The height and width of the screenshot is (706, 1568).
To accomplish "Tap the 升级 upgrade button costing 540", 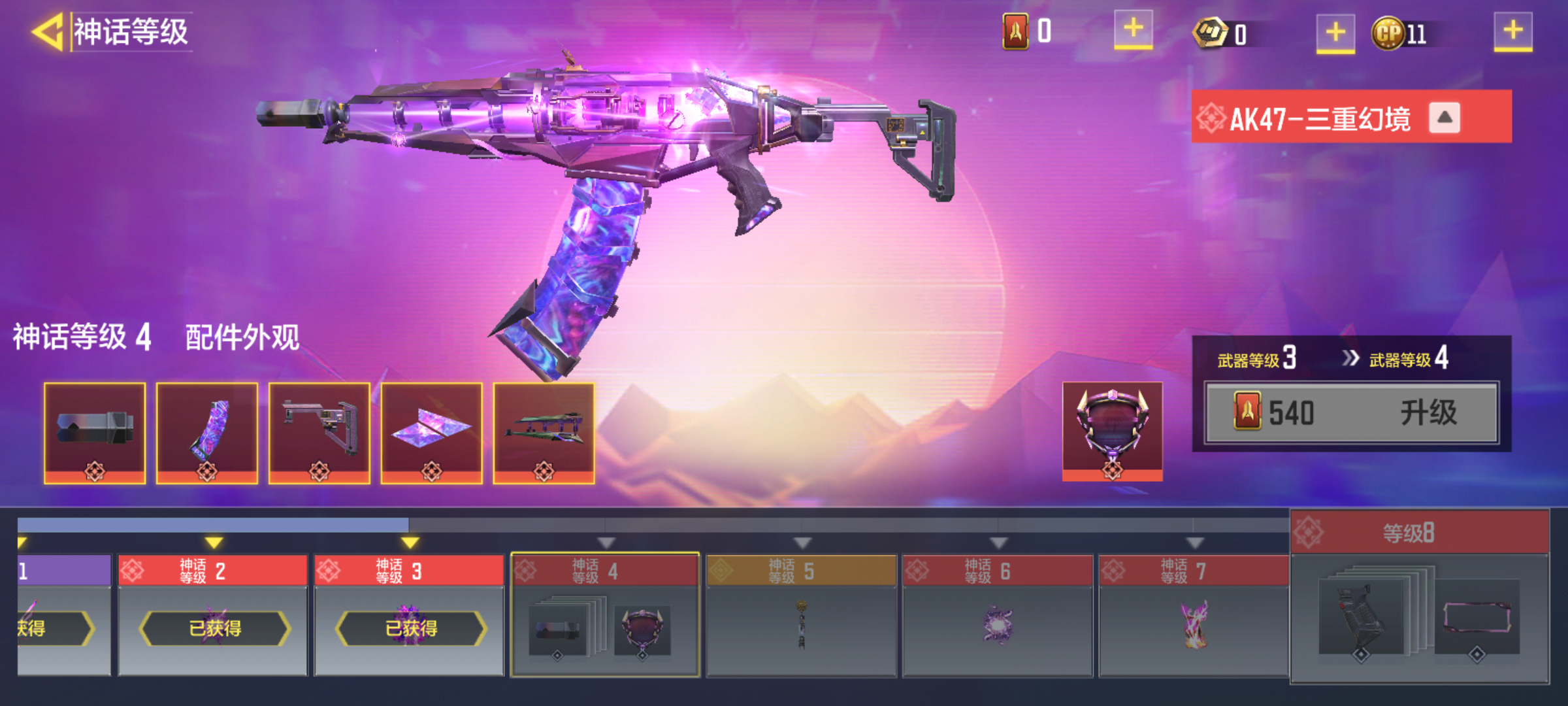I will click(x=1351, y=413).
